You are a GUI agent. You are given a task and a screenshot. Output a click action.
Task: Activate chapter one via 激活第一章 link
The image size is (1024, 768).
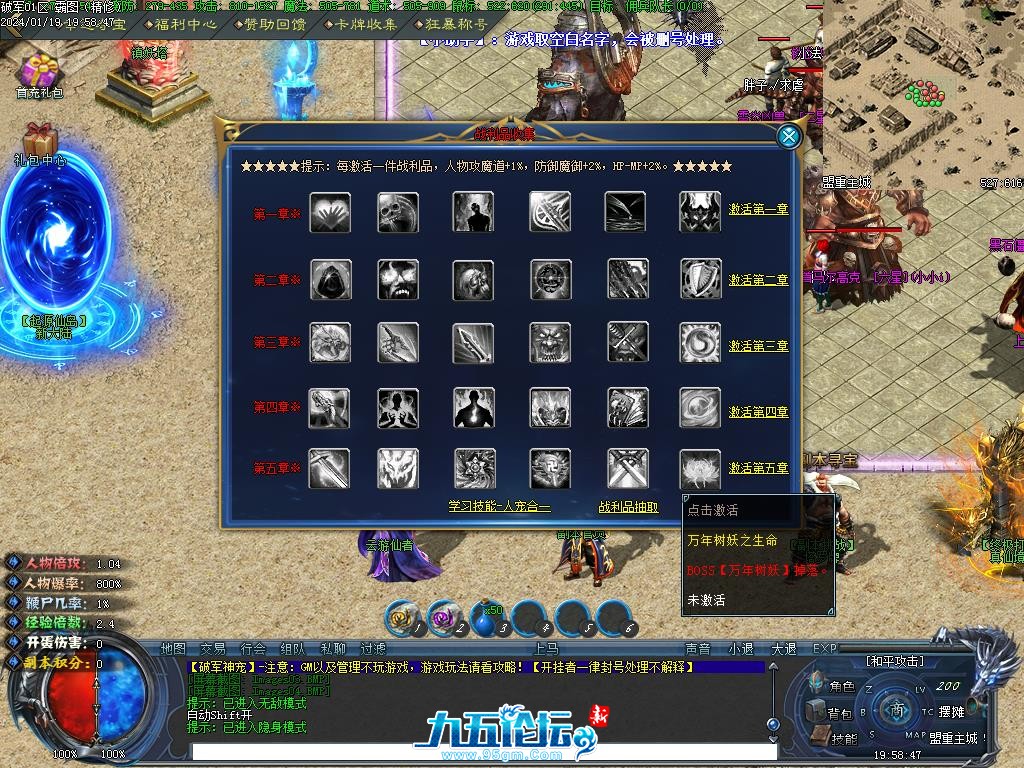(758, 210)
